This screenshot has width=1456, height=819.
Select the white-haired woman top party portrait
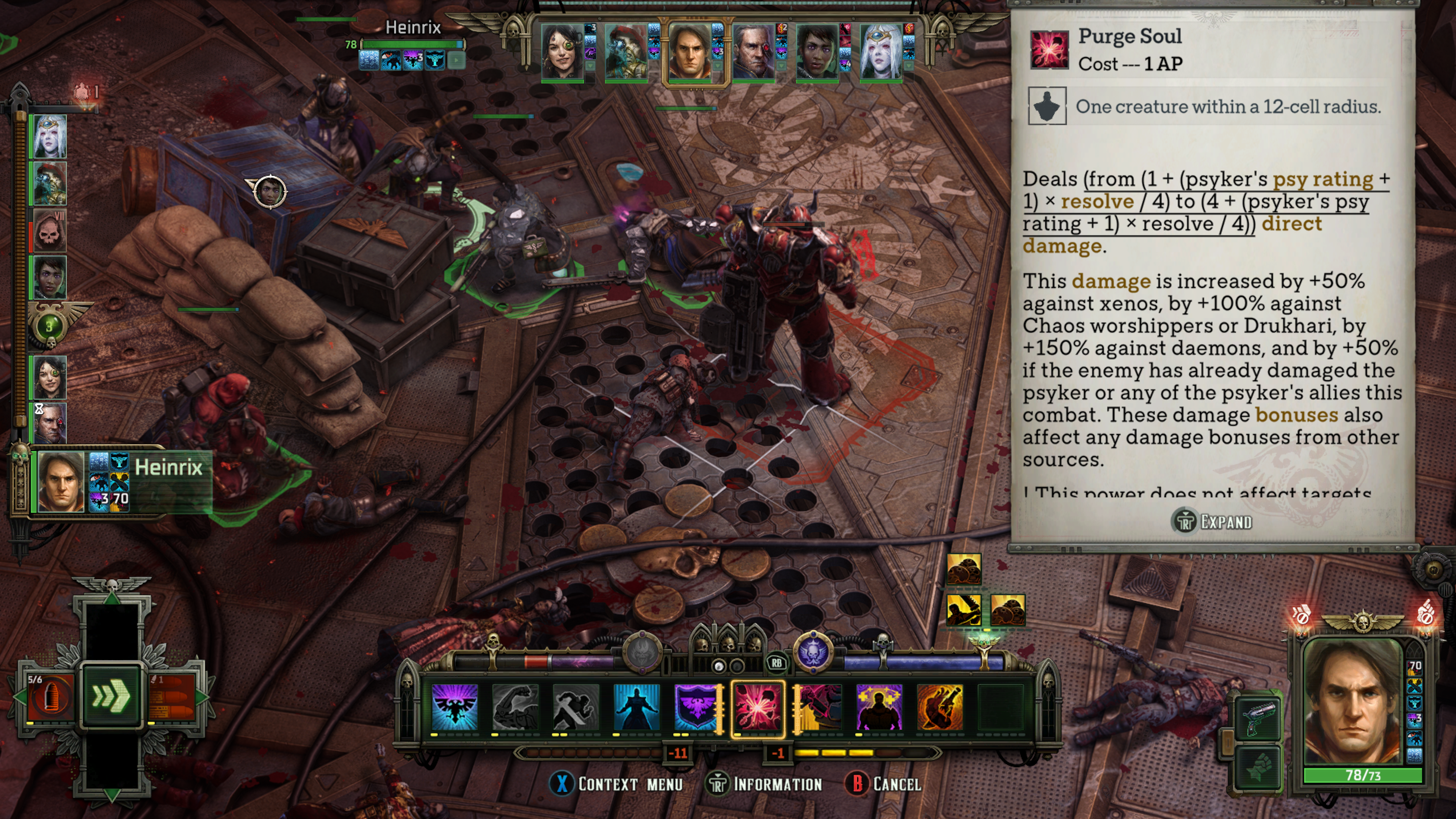pos(880,52)
